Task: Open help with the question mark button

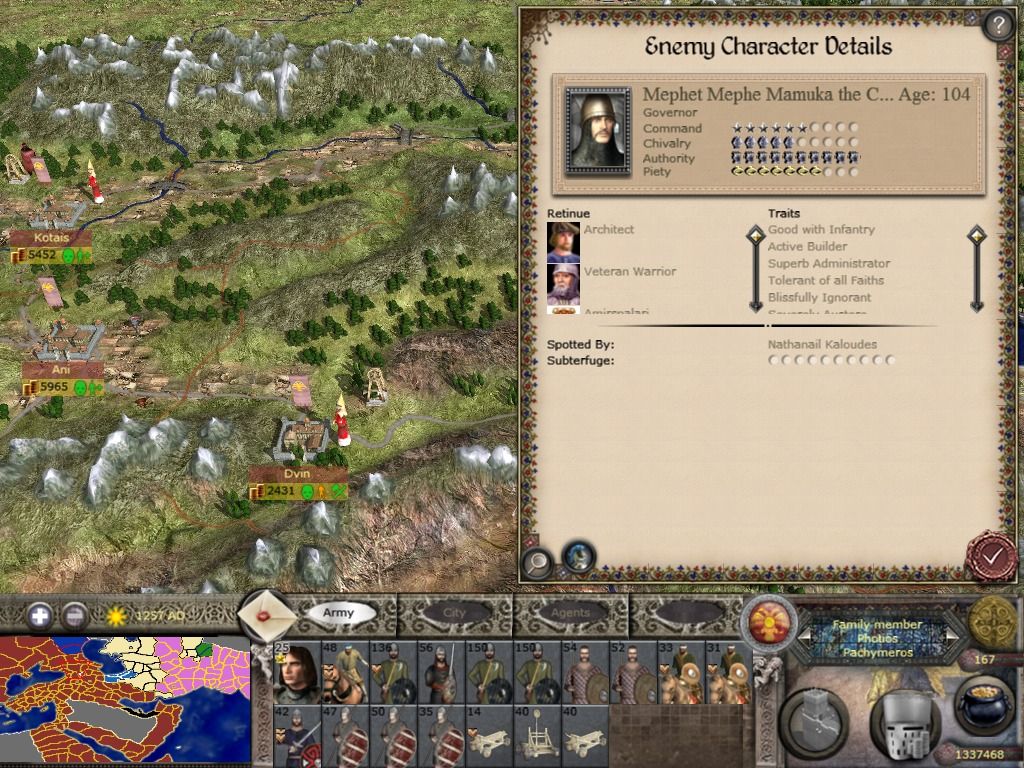Action: click(x=997, y=24)
